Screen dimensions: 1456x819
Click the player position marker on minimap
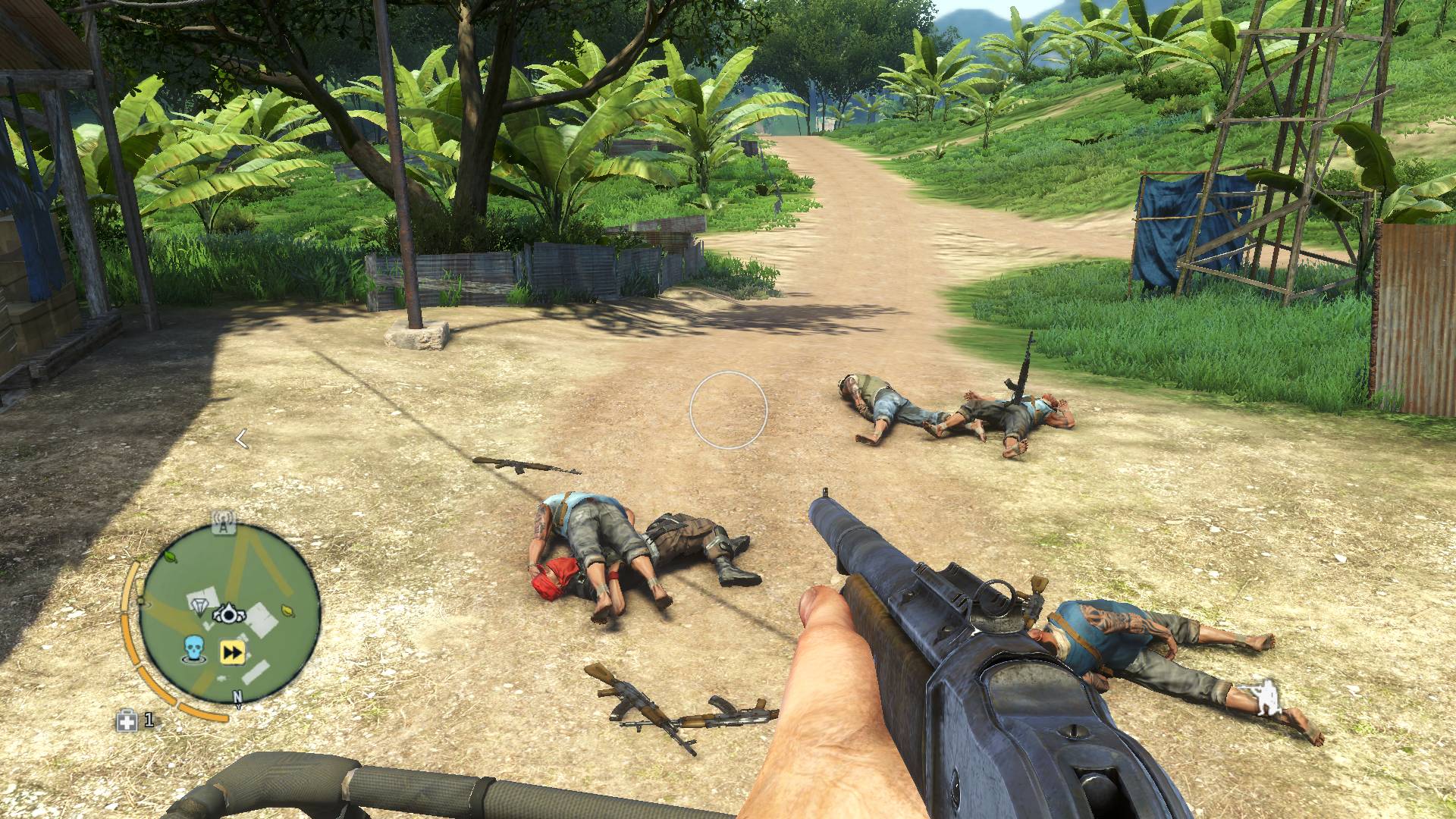(x=227, y=613)
